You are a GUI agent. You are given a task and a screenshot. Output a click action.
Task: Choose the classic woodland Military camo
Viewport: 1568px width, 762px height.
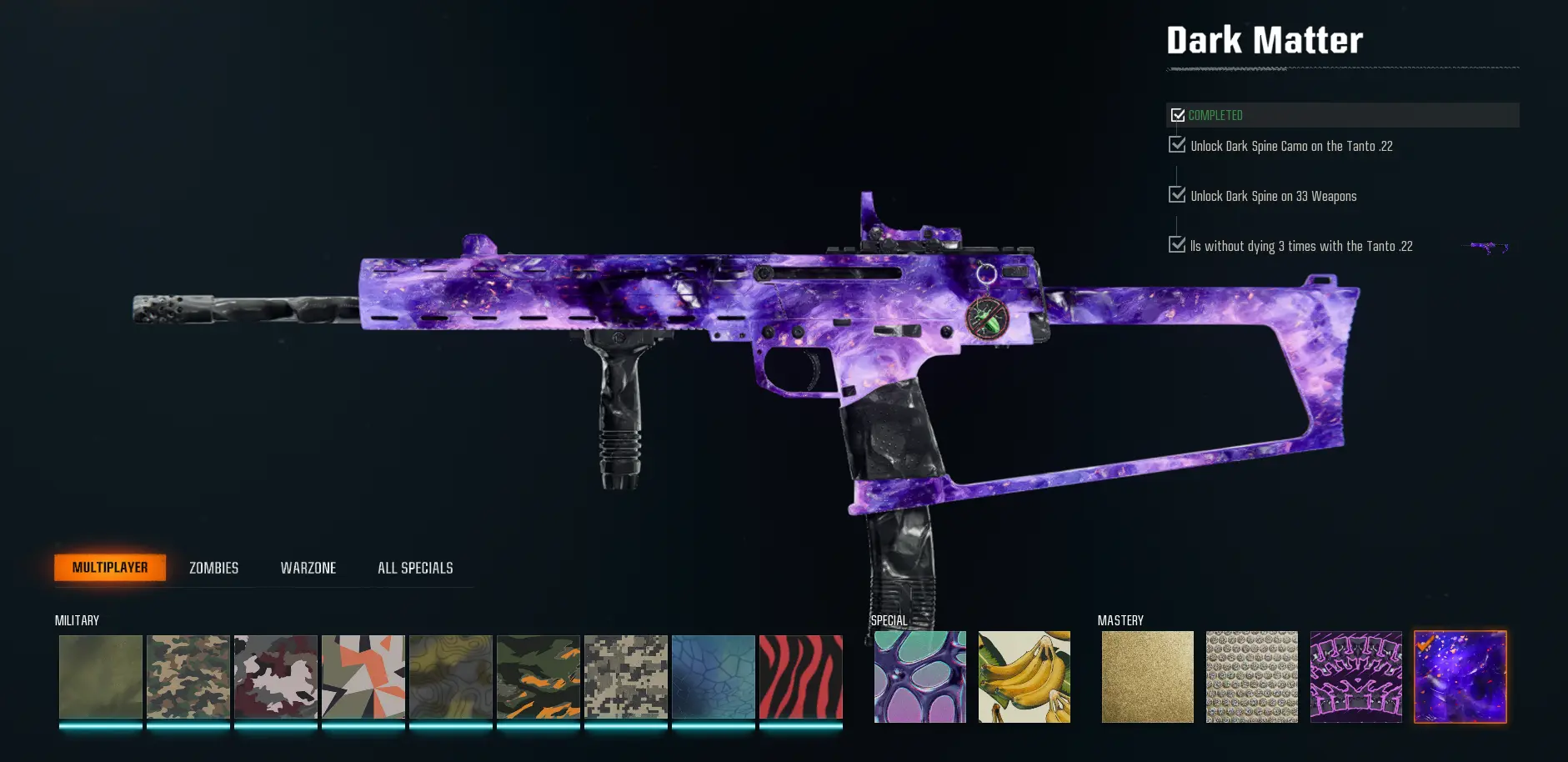point(188,677)
